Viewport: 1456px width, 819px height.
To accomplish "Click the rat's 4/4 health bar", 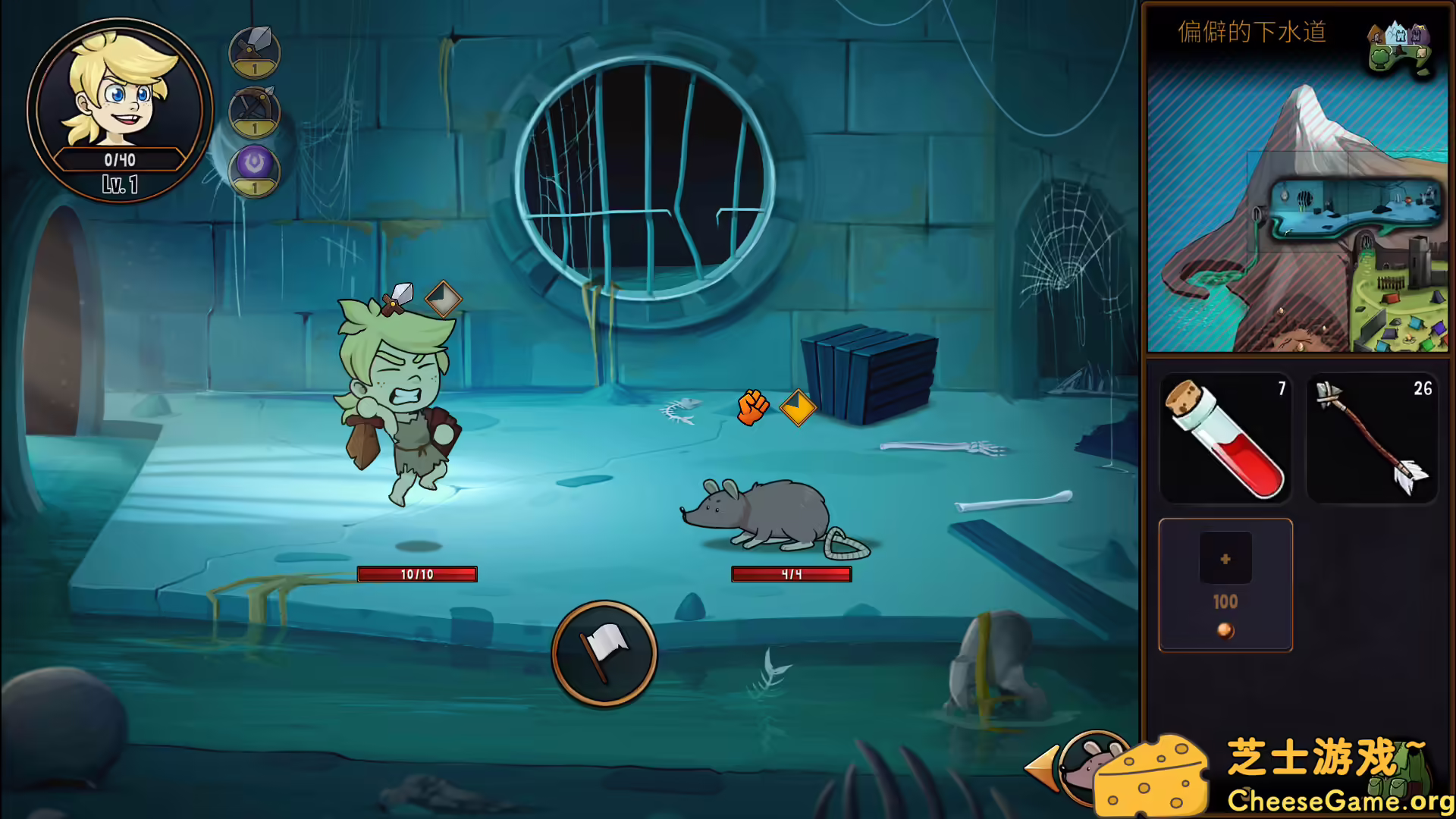I will tap(791, 574).
